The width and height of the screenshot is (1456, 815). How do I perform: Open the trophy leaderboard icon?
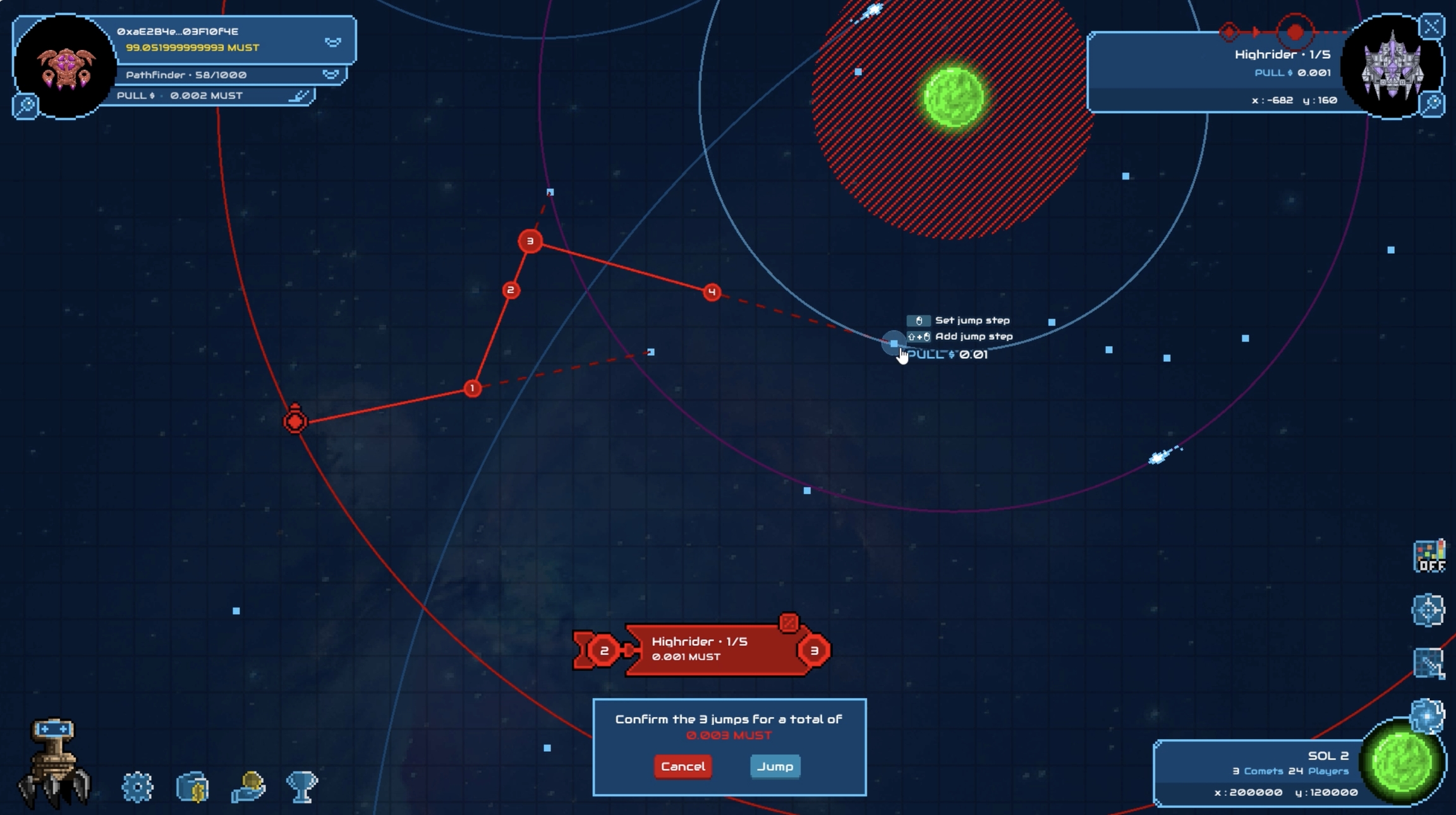click(x=301, y=787)
